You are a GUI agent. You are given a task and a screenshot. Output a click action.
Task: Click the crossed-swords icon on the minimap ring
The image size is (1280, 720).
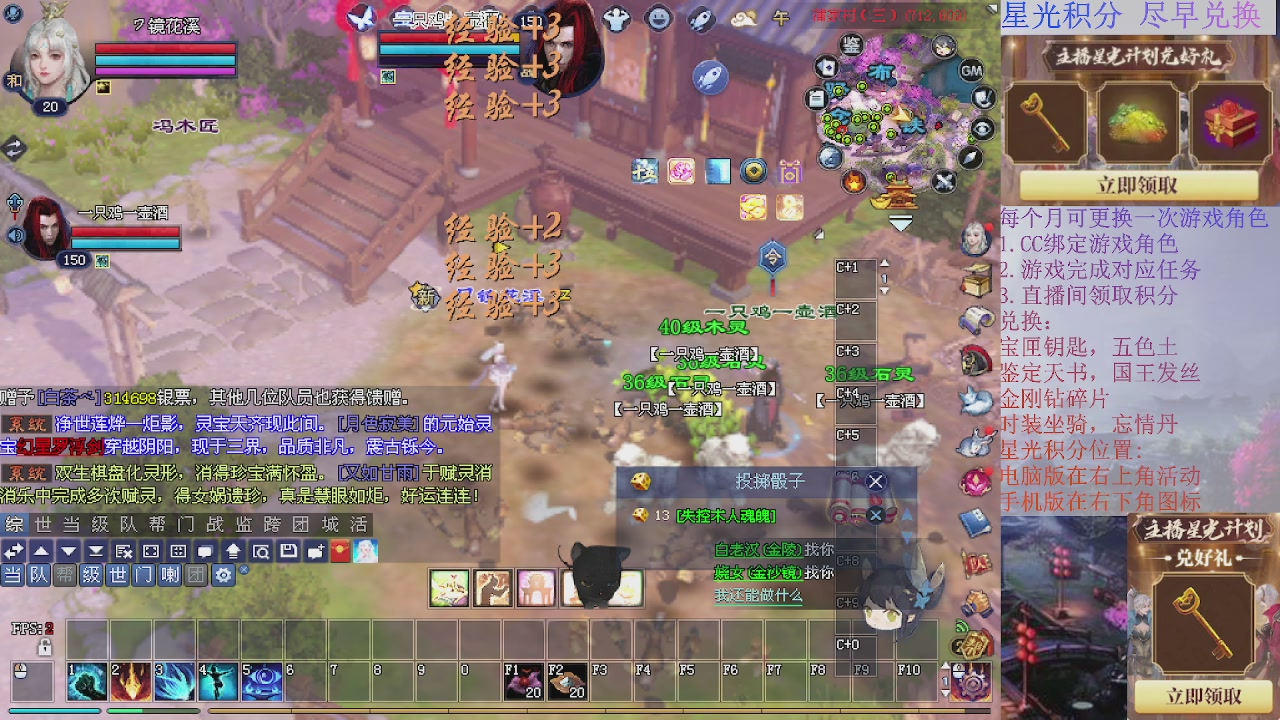click(x=944, y=179)
